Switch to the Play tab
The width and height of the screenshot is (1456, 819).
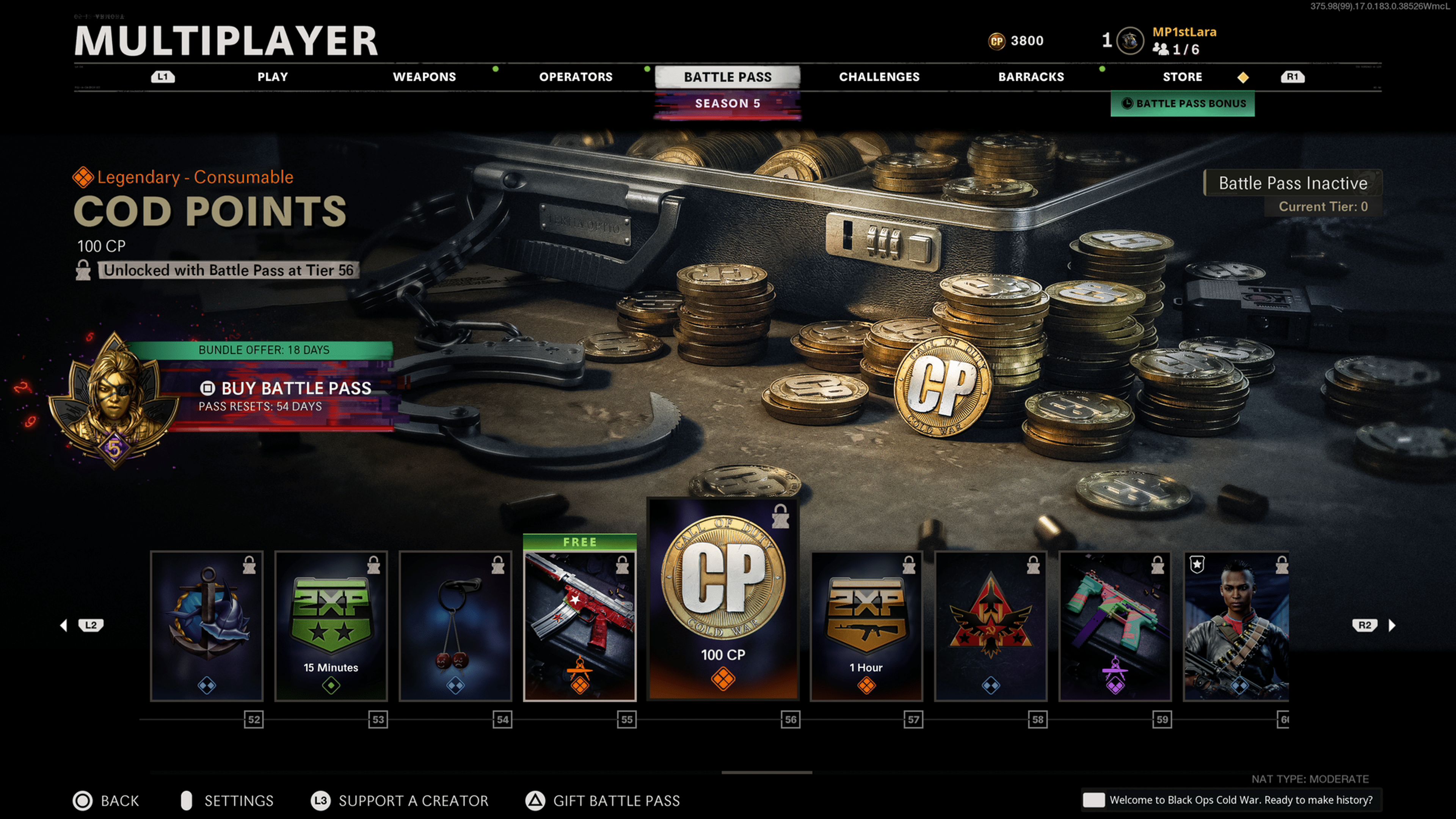coord(273,77)
